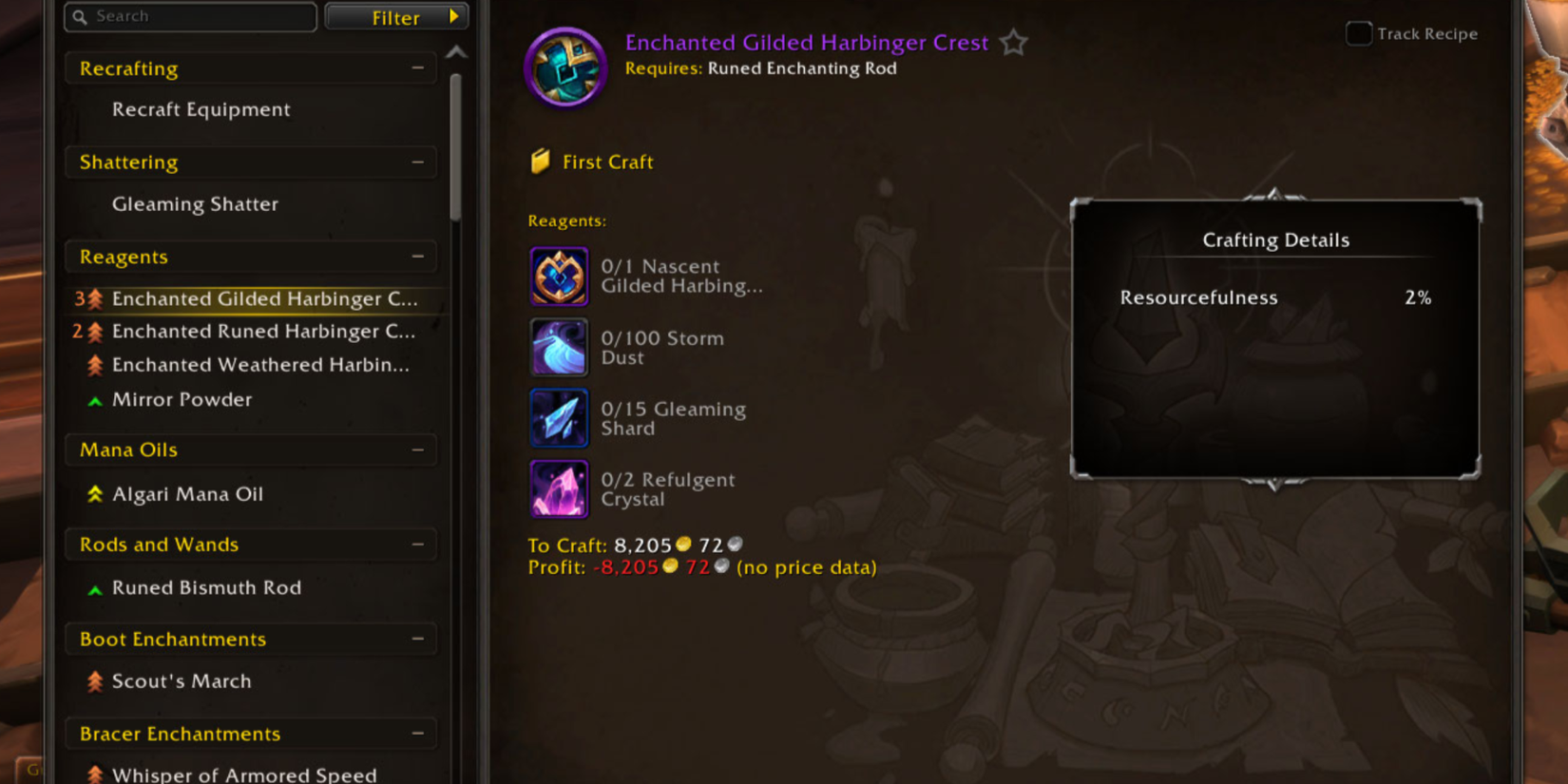Click inside the Search input field
The image size is (1568, 784).
(x=190, y=16)
